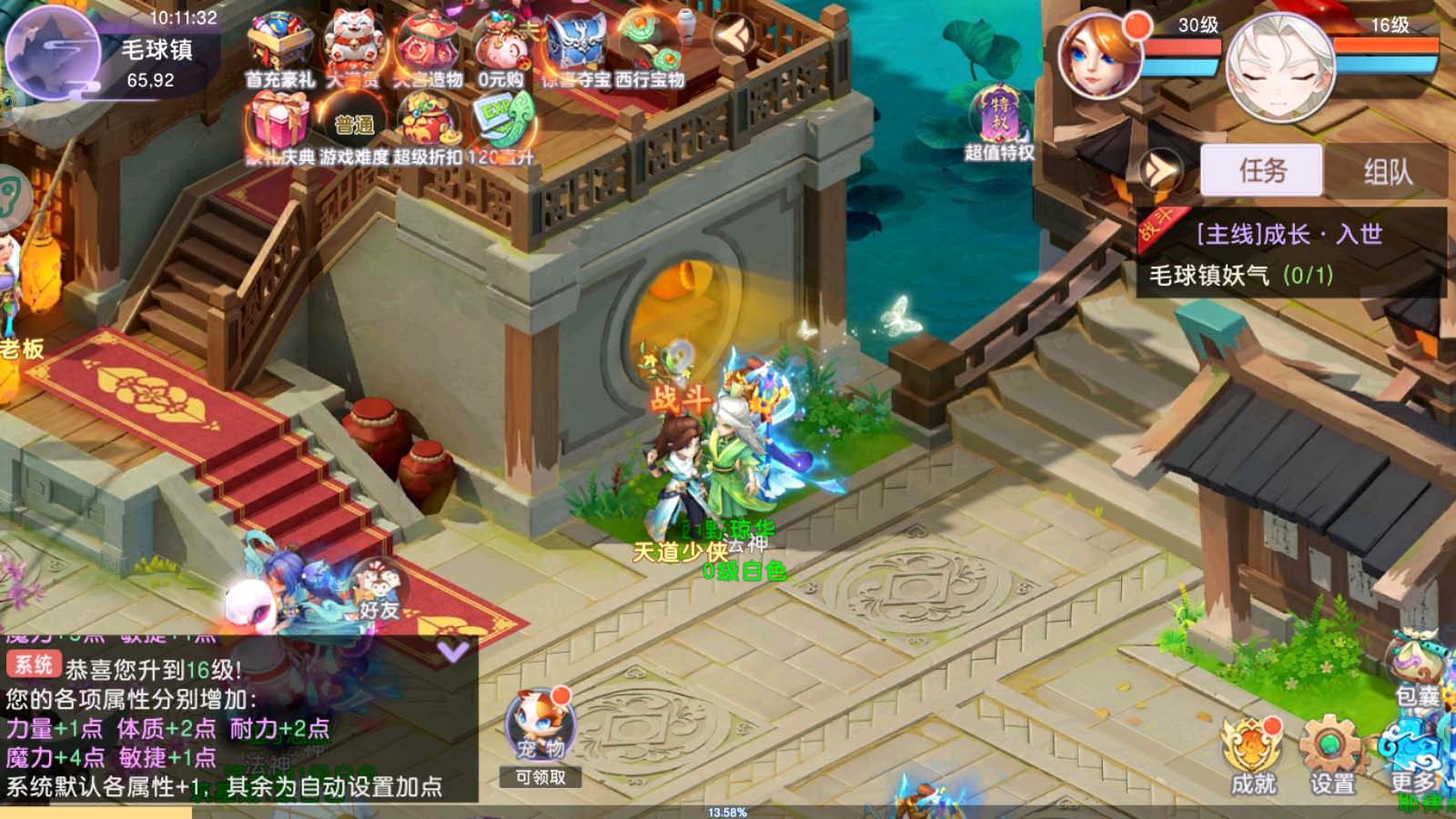
Task: Switch to the 任务 quest tab
Action: coord(1263,171)
